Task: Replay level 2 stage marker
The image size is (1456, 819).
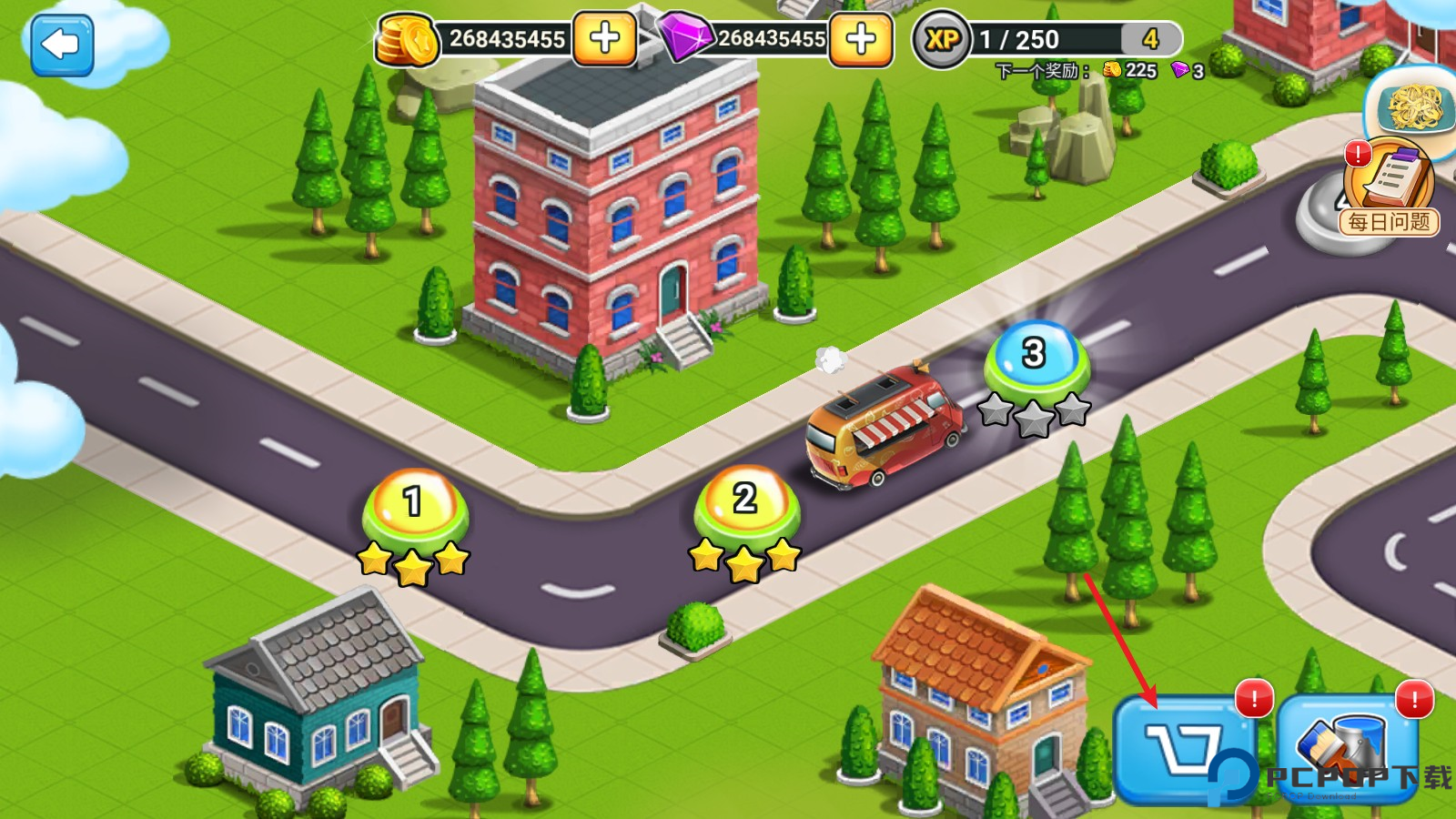Action: coord(746,503)
